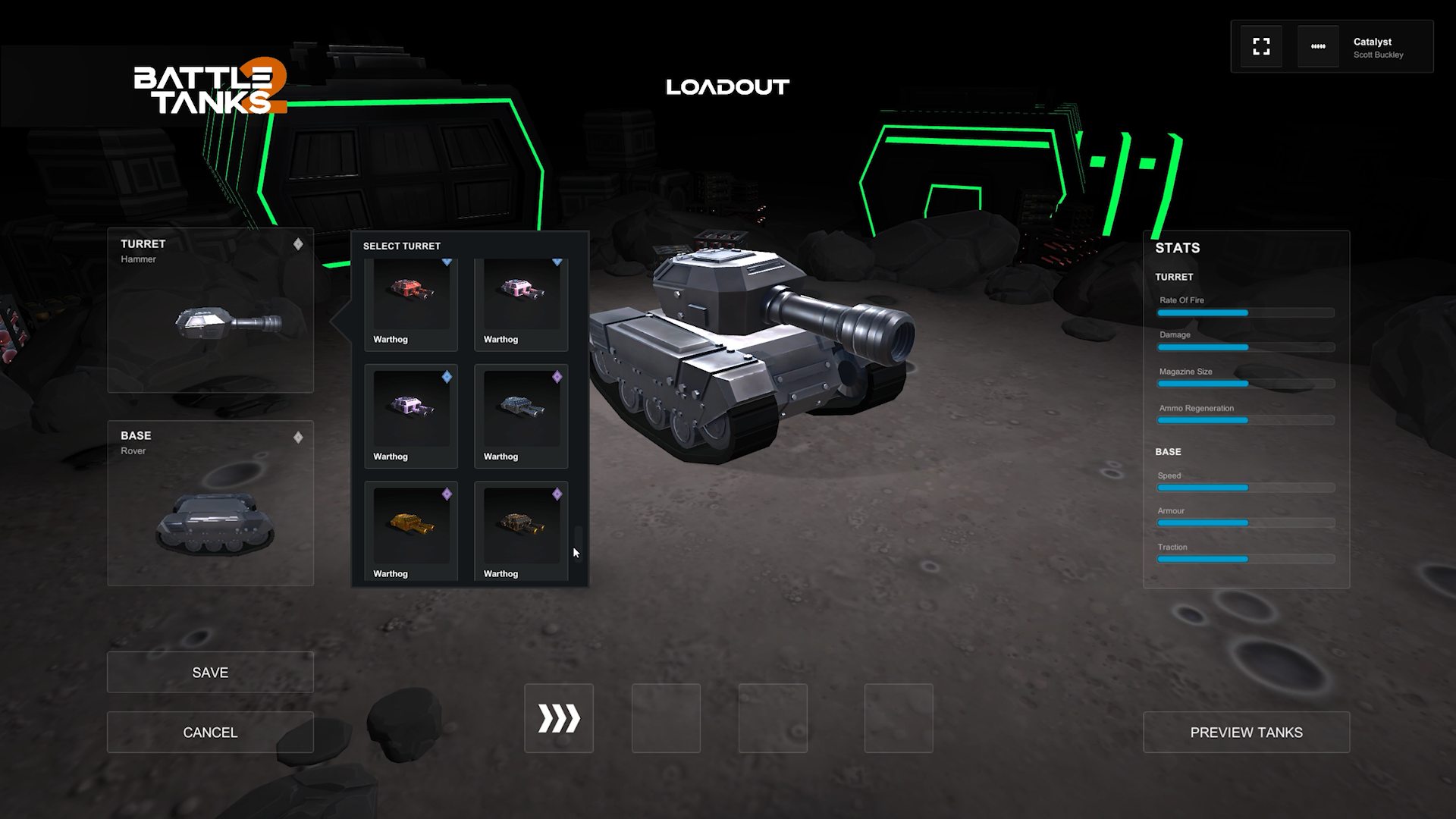Screen dimensions: 1456x819
Task: Click the triple-chevron ability slot
Action: pos(559,718)
